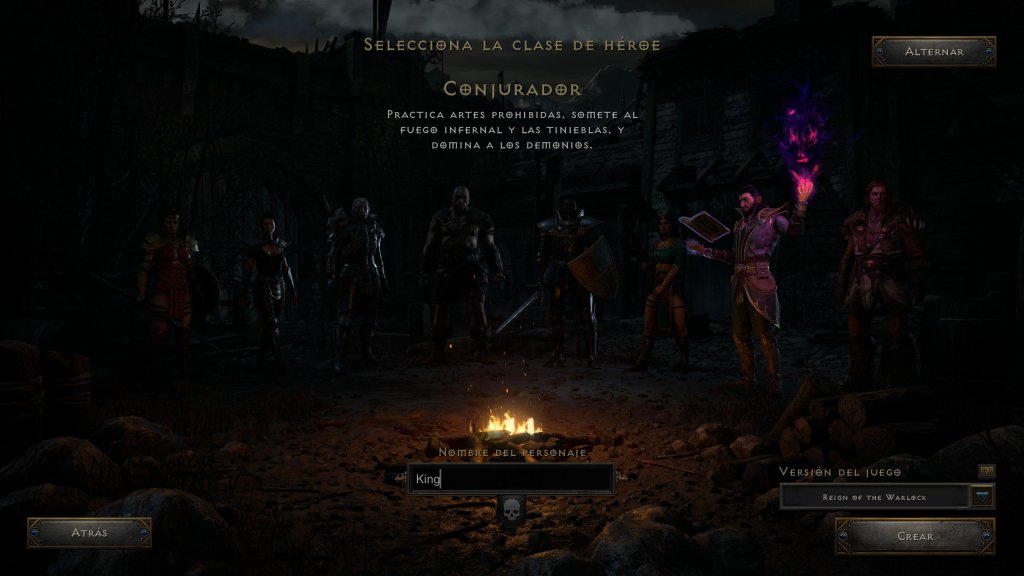Viewport: 1024px width, 576px height.
Task: Choose the Assassin hero in dark outfit
Action: click(x=269, y=285)
